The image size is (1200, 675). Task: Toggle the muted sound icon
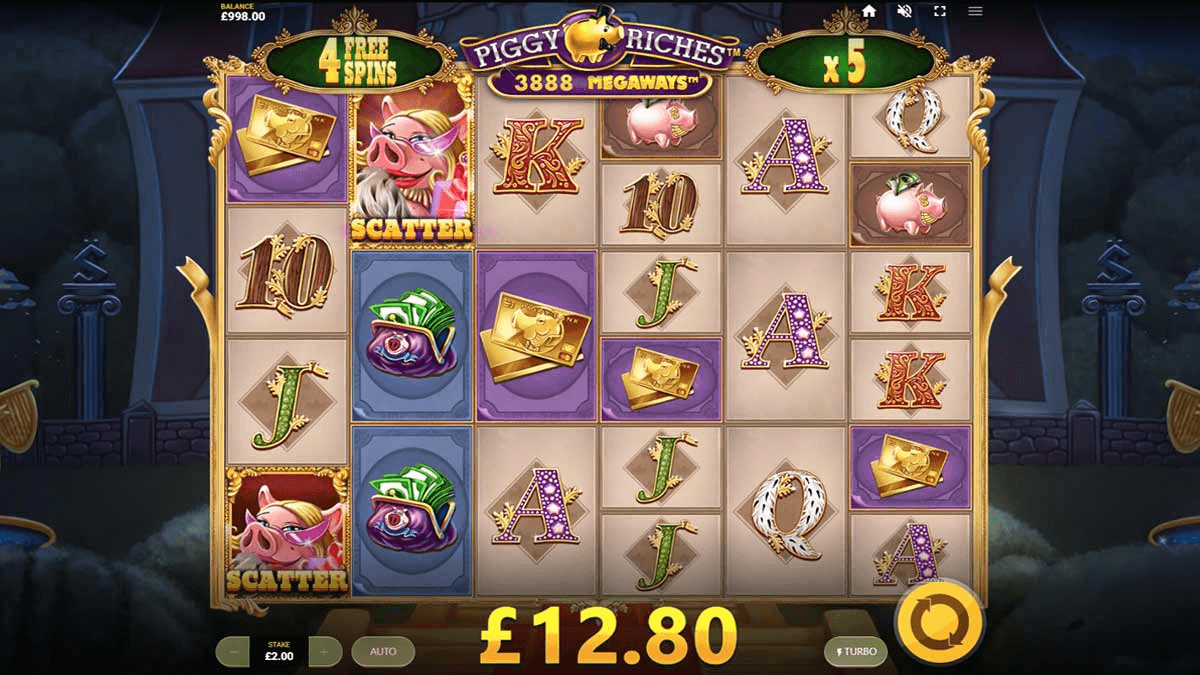click(904, 11)
